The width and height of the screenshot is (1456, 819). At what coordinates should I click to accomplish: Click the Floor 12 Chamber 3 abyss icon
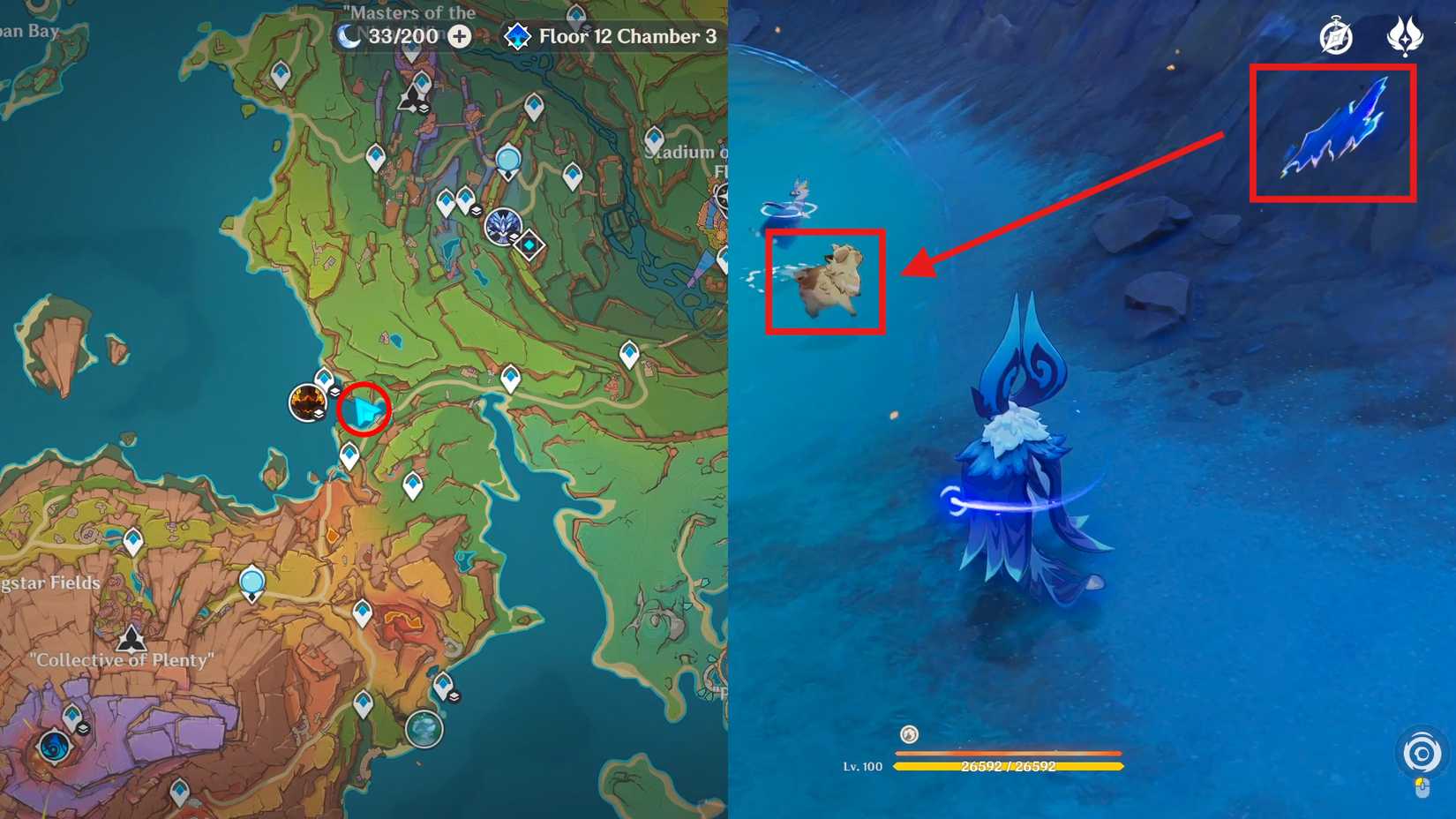(517, 37)
